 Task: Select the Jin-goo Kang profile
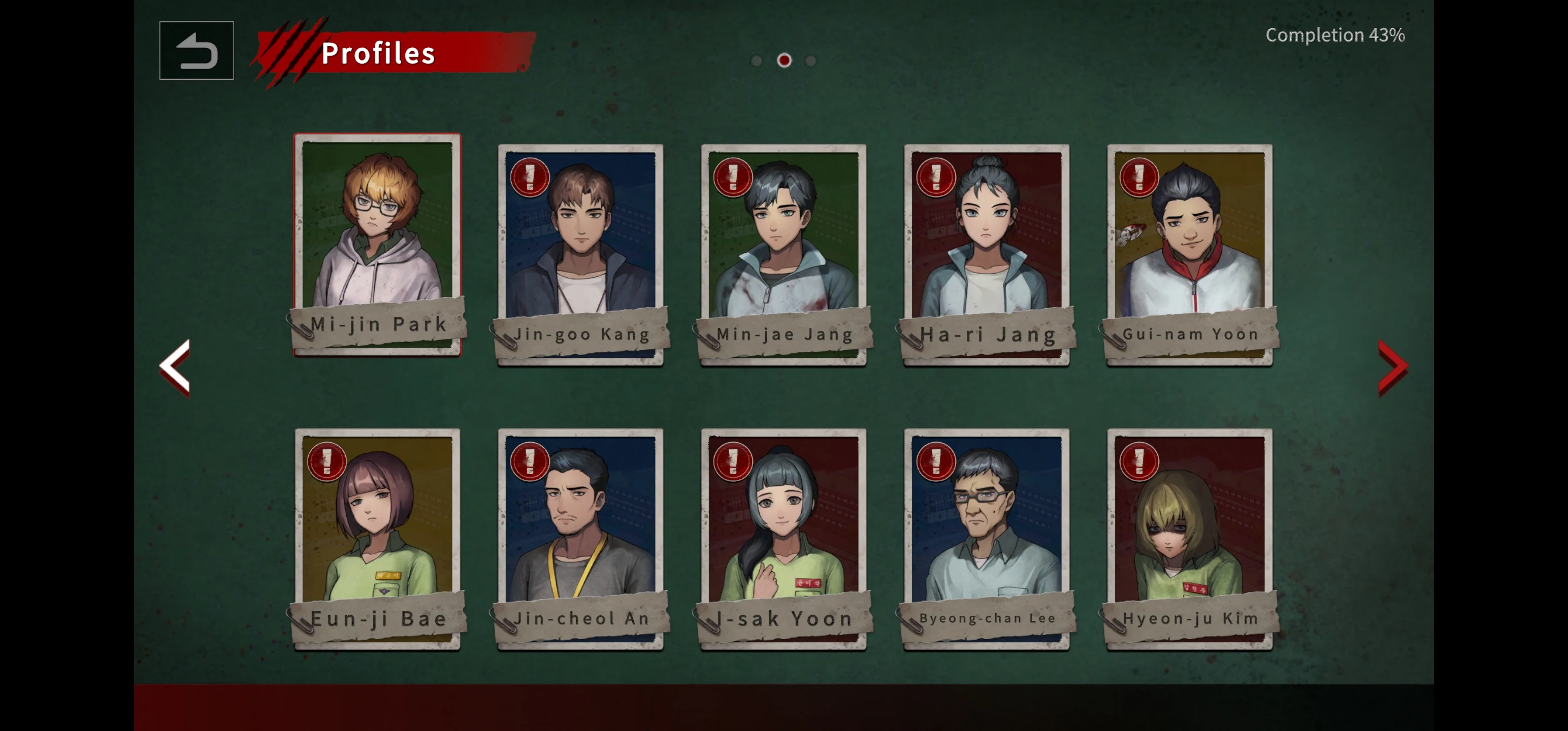click(x=580, y=254)
